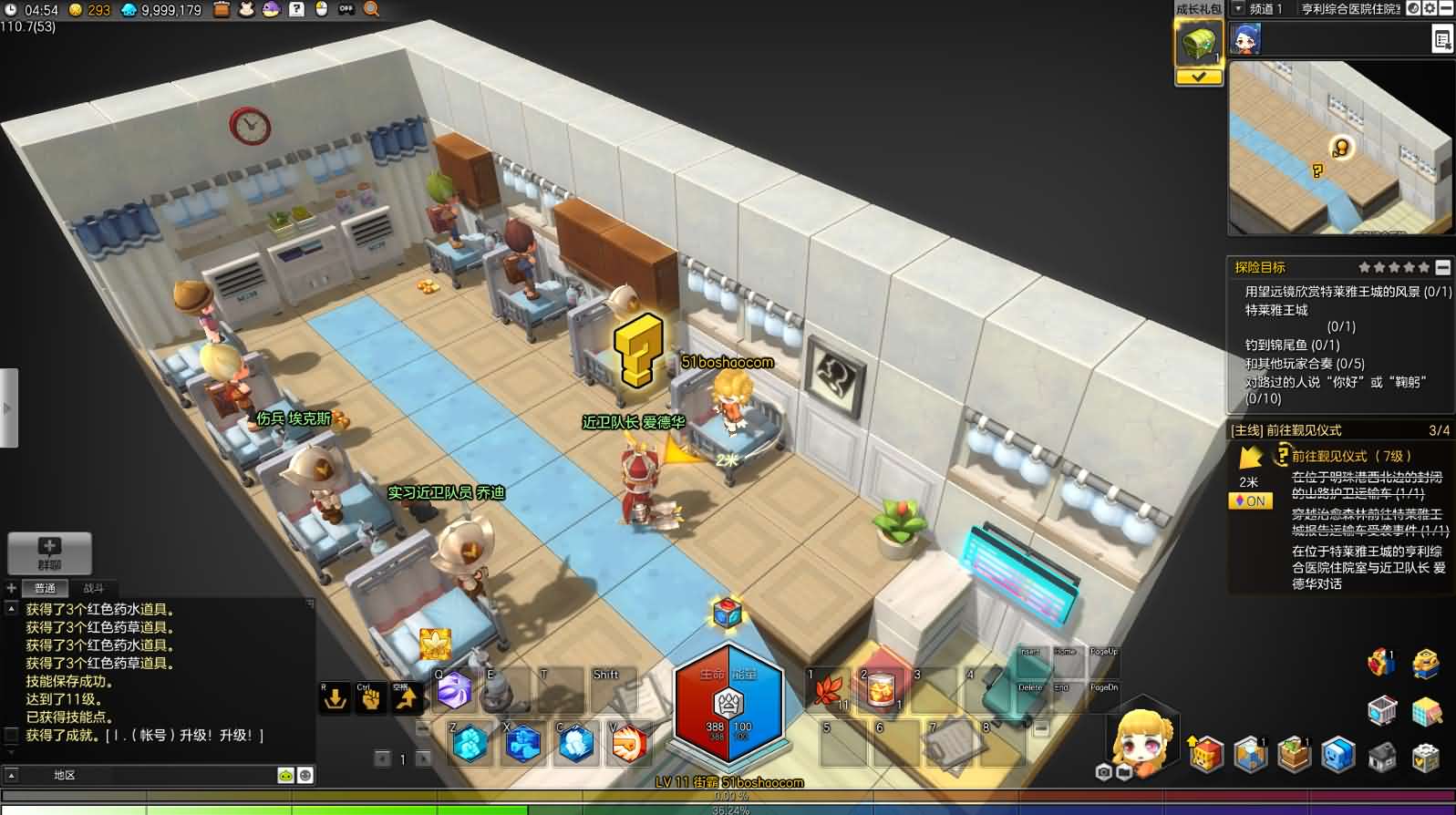Collapse the 探险目标 panel
The image size is (1456, 815).
pos(1441,267)
